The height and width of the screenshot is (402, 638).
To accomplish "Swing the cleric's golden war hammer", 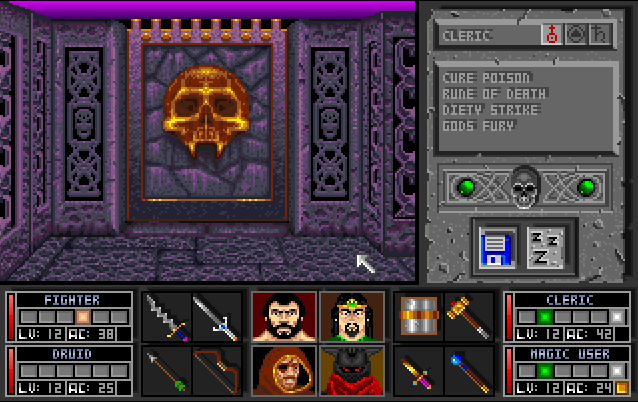I will pyautogui.click(x=466, y=317).
